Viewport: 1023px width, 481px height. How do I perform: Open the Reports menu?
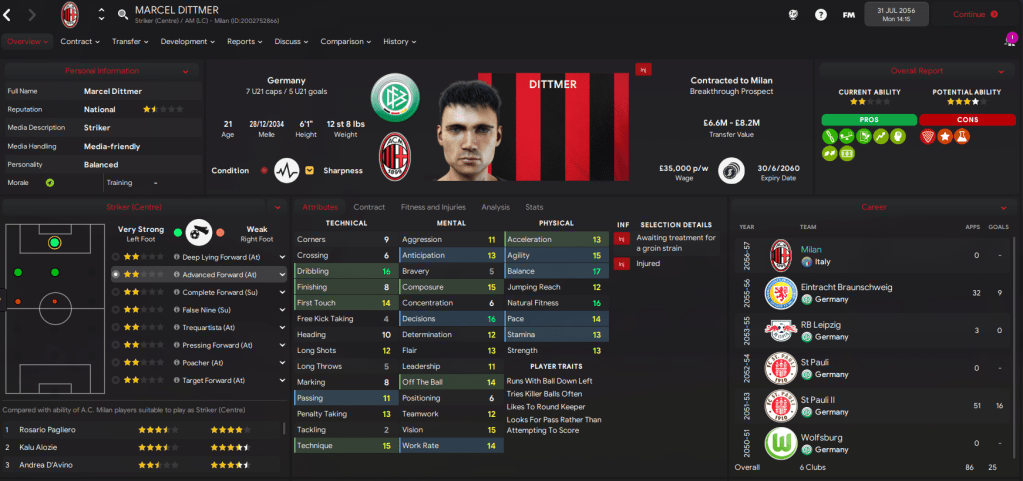244,42
